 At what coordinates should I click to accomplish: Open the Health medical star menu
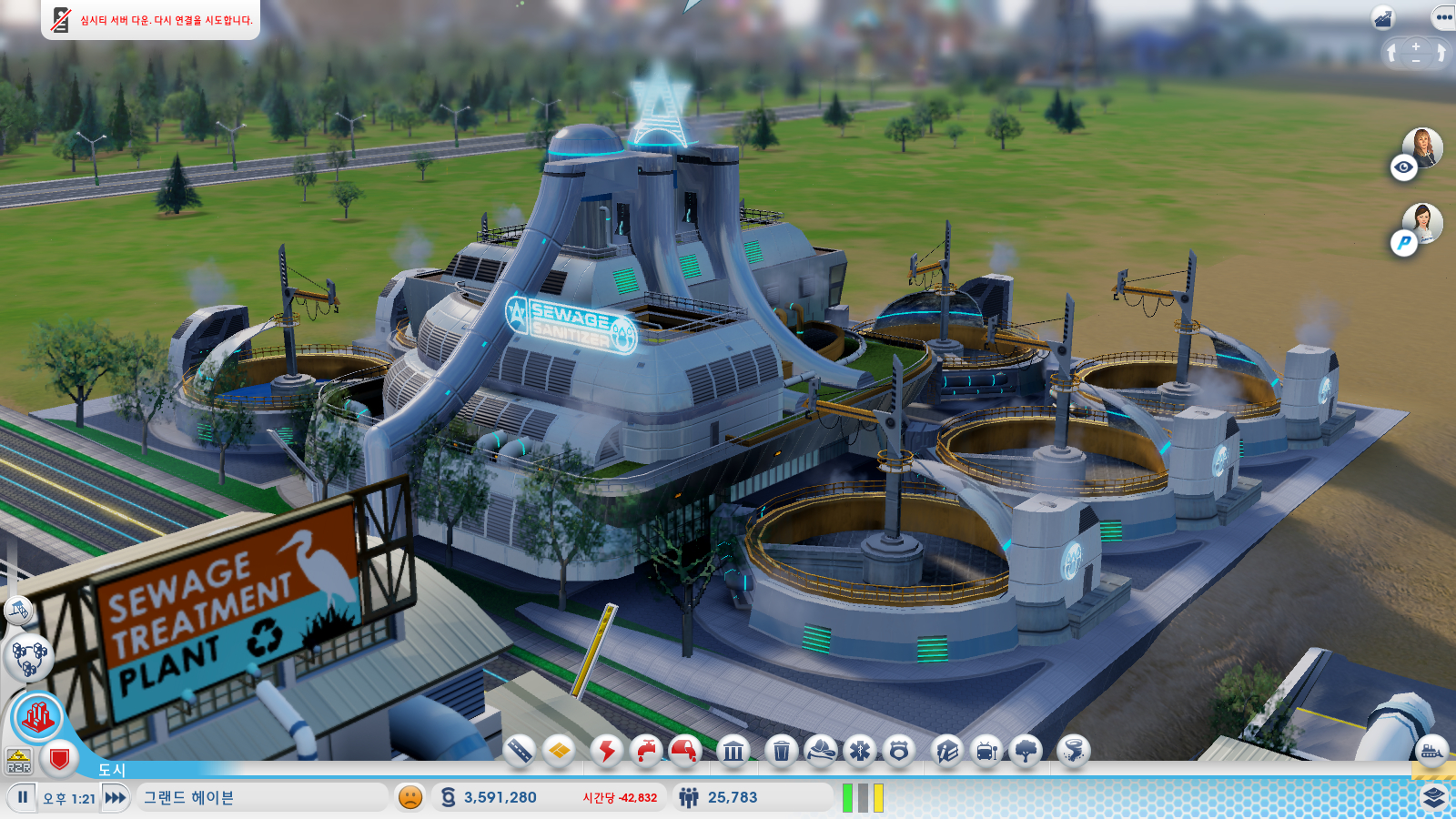(860, 751)
